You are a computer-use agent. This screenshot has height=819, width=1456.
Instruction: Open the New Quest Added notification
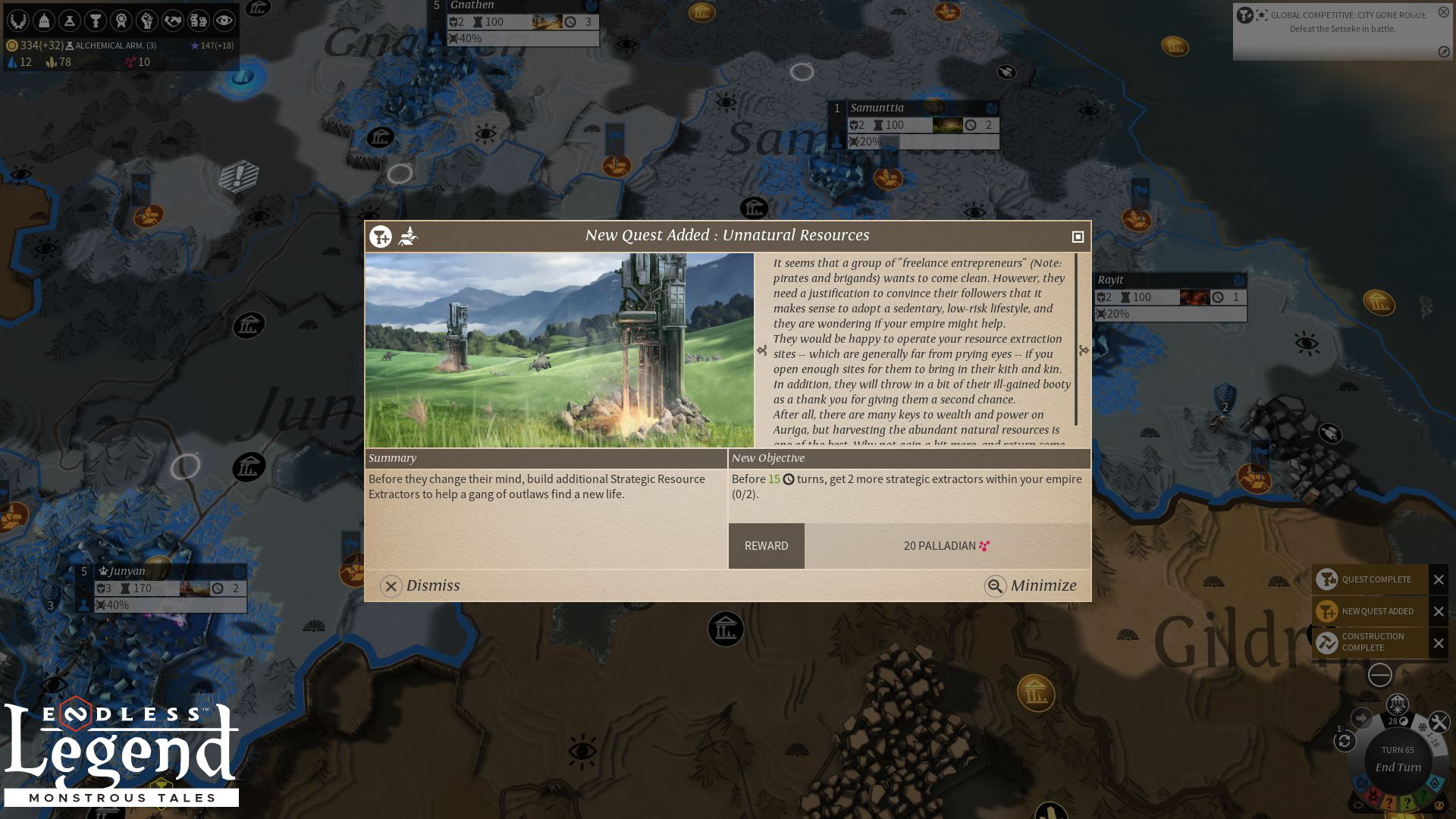click(x=1370, y=611)
